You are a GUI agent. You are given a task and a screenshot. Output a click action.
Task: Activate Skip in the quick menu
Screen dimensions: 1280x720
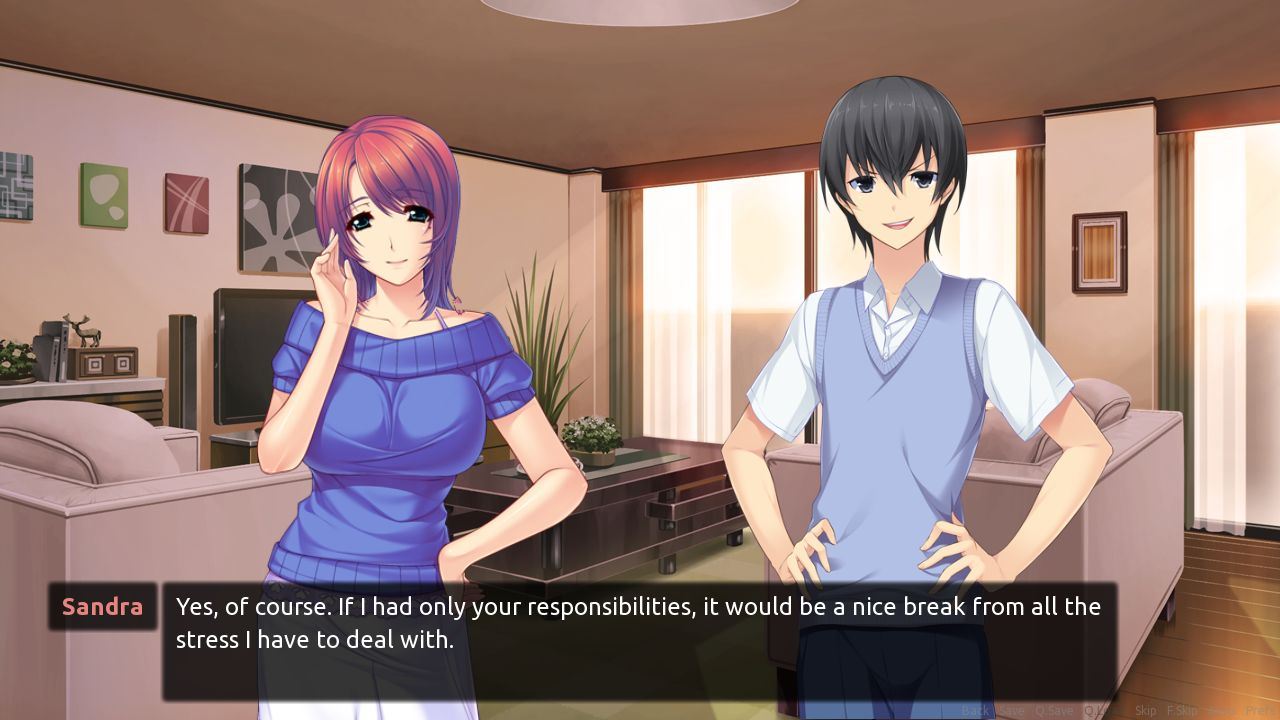pos(1145,711)
